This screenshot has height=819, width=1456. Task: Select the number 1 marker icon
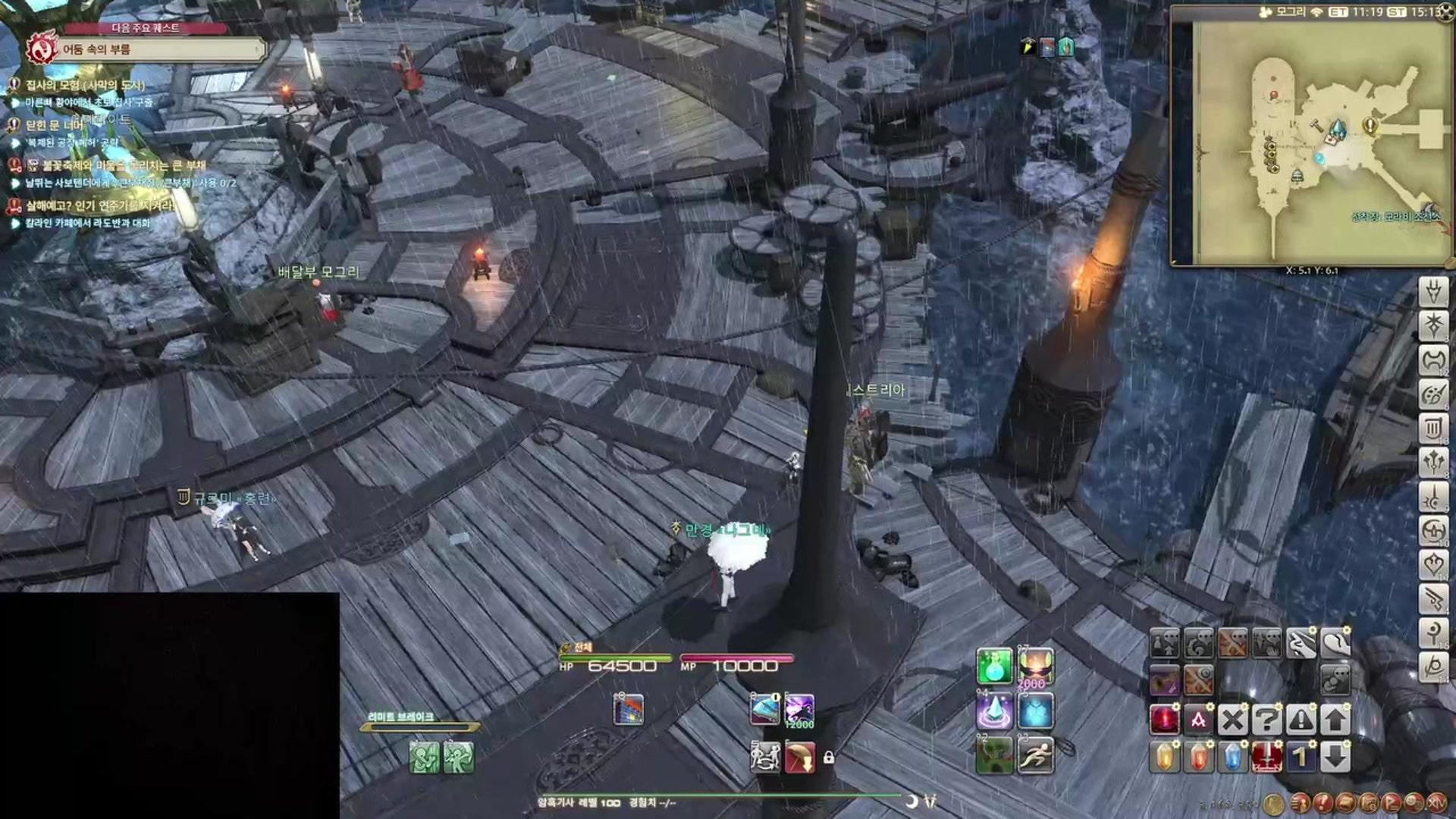(1301, 756)
